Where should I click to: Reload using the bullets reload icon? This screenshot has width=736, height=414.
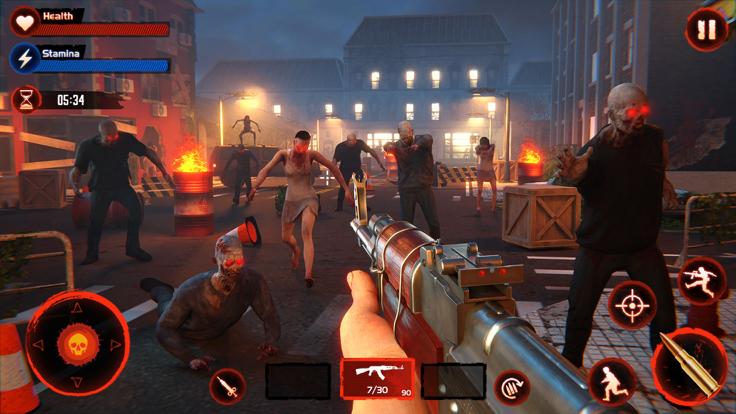(x=513, y=386)
